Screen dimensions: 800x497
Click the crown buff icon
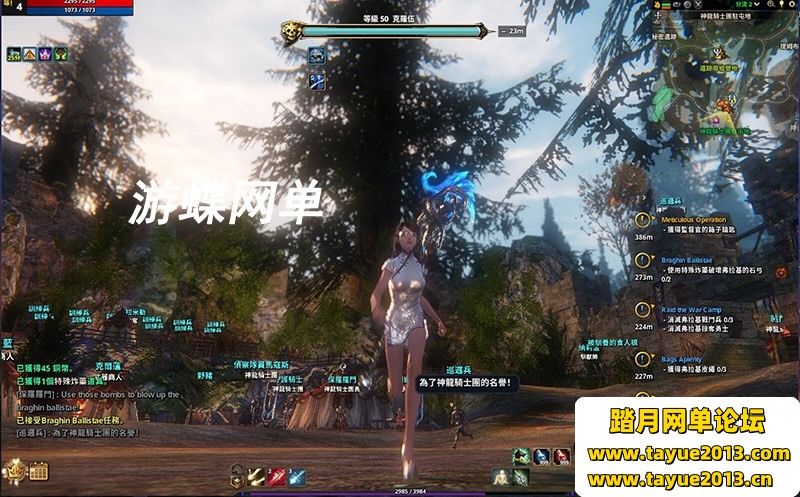(45, 53)
